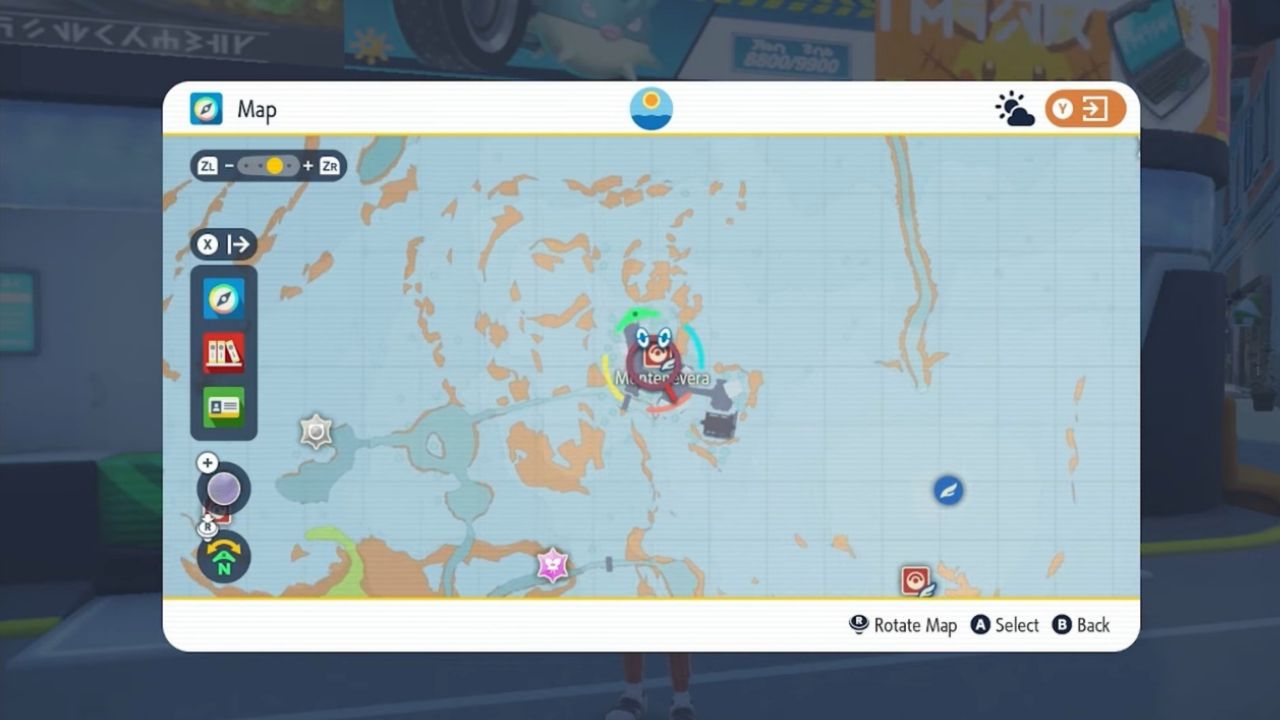Click the Back option in the footer

pos(1092,625)
